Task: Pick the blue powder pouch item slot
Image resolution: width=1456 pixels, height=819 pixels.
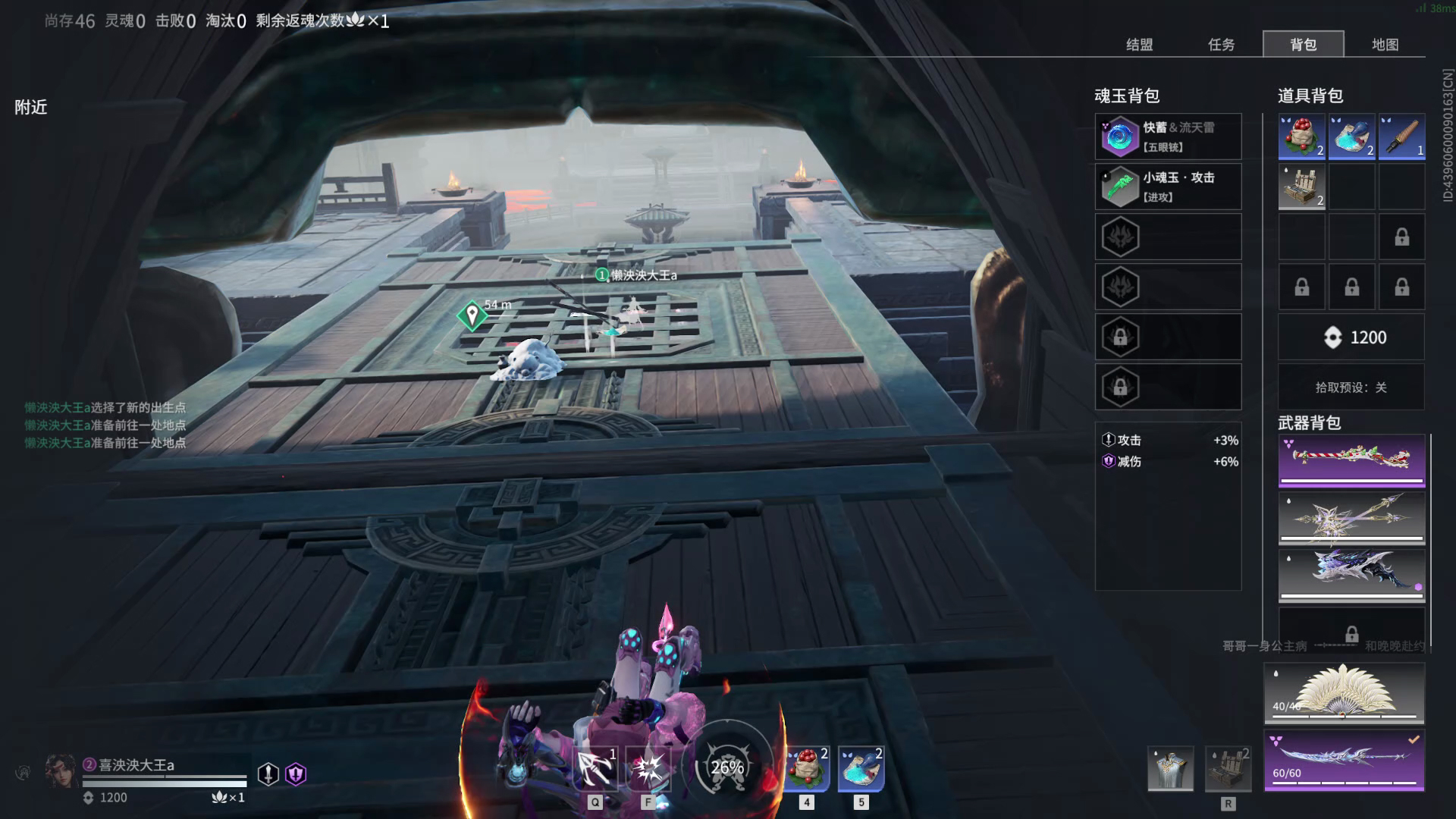Action: point(1351,136)
